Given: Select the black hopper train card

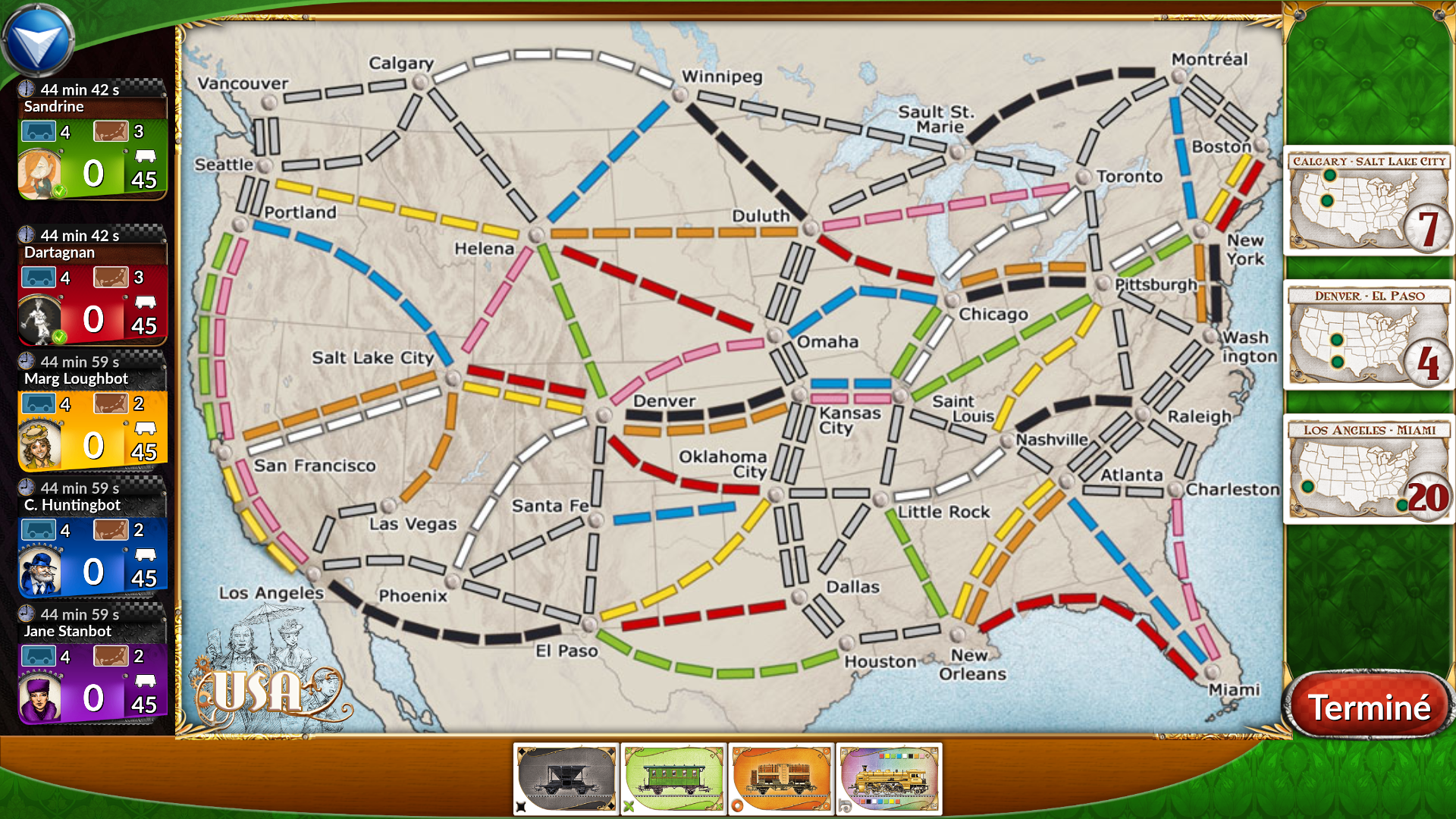Looking at the screenshot, I should pos(566,779).
